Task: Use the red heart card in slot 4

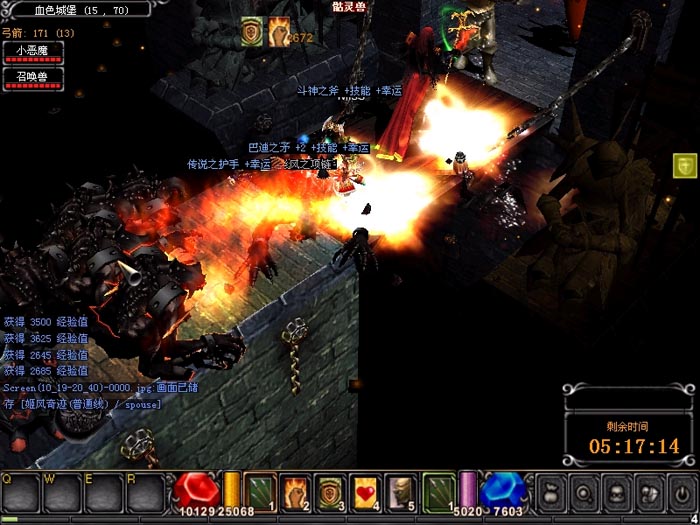Action: tap(366, 490)
